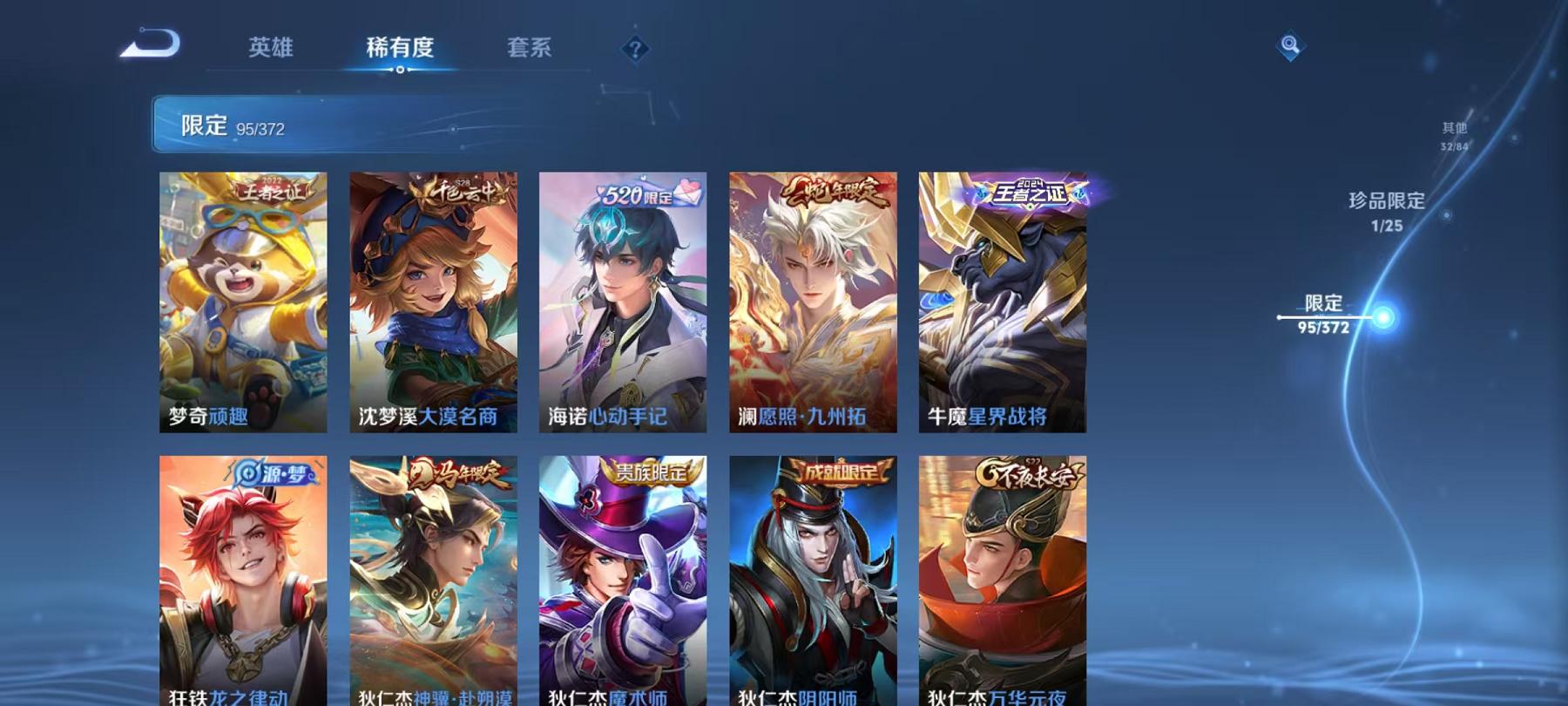Open the 狂铁龙之律动 skin

[243, 575]
